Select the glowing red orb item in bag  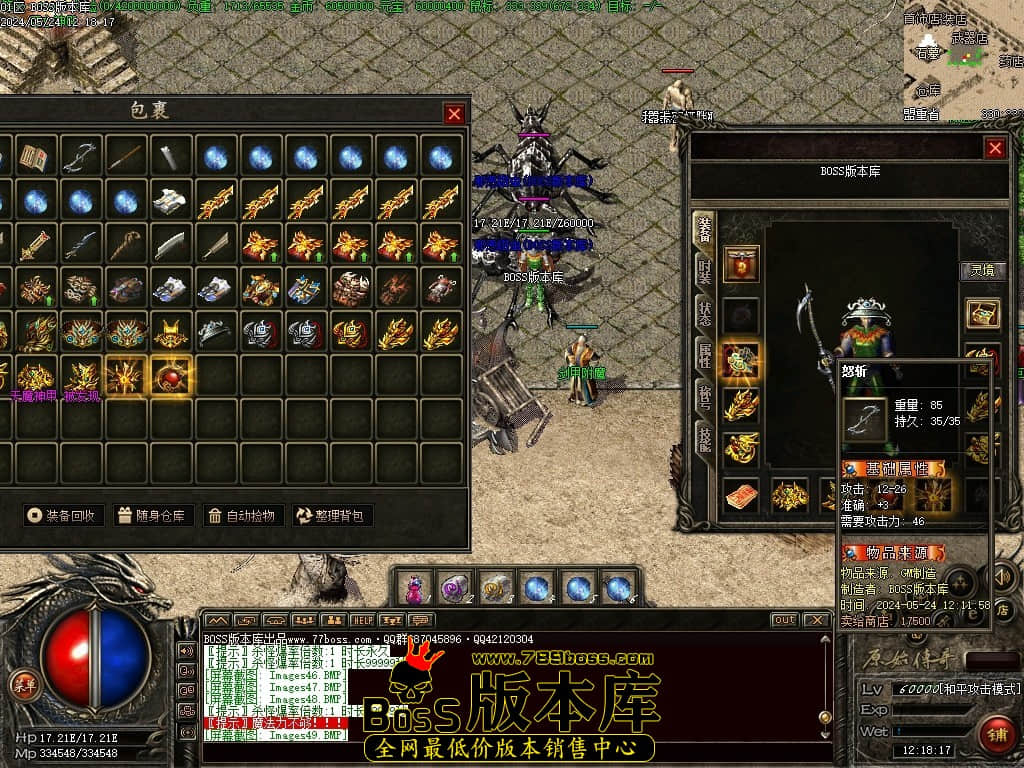[x=173, y=375]
